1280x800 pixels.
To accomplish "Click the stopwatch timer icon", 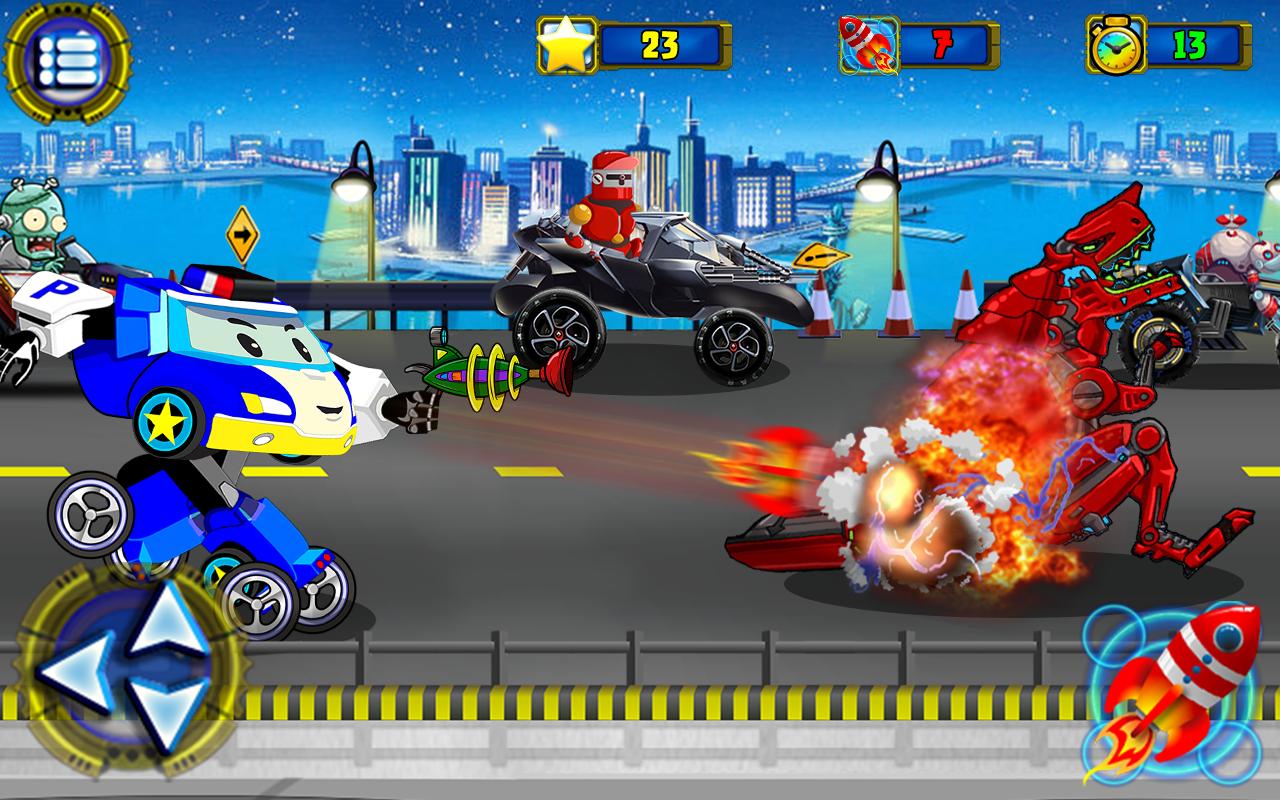I will (x=1113, y=44).
